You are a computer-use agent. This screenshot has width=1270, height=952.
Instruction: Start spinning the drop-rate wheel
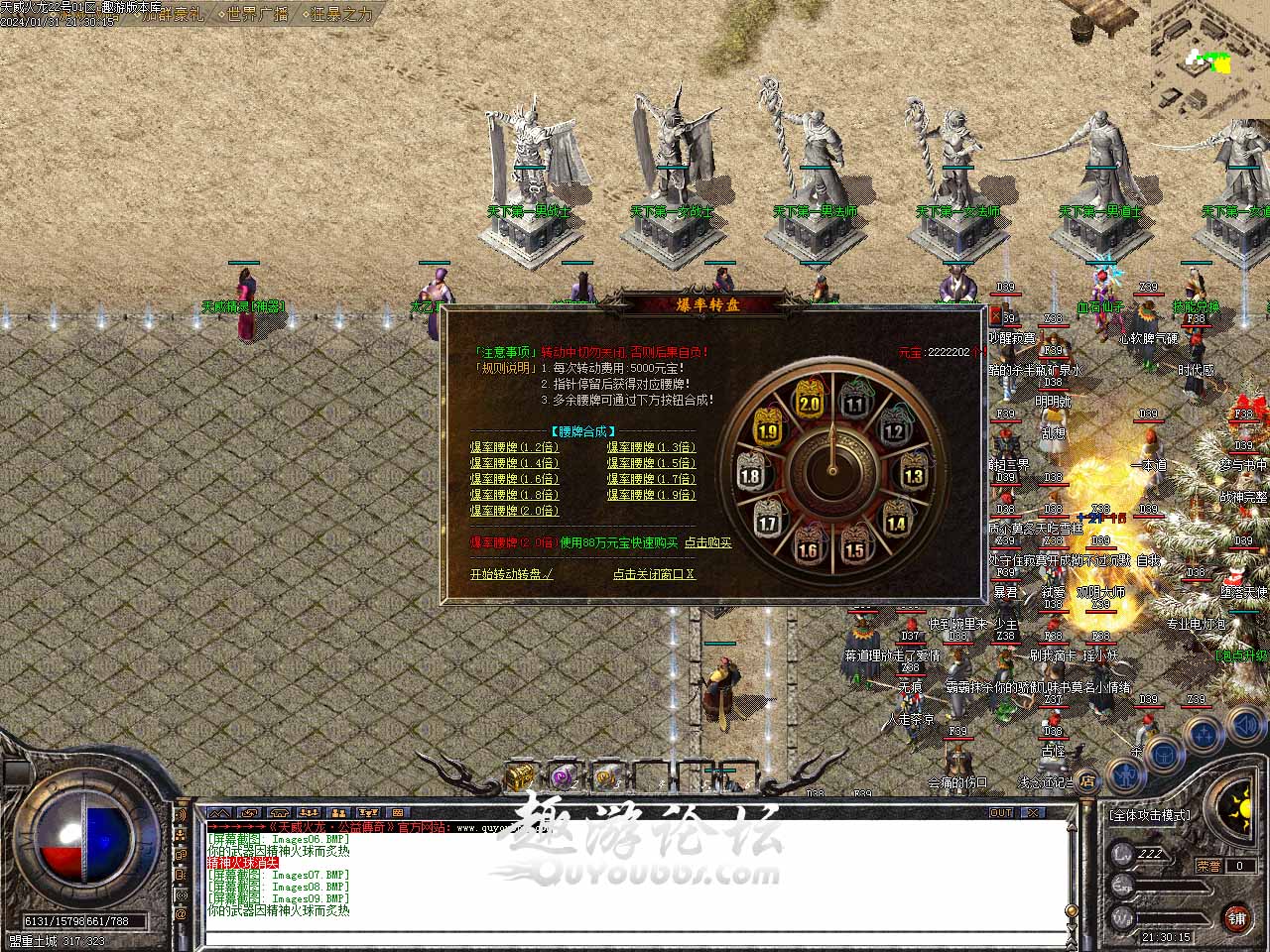[511, 574]
